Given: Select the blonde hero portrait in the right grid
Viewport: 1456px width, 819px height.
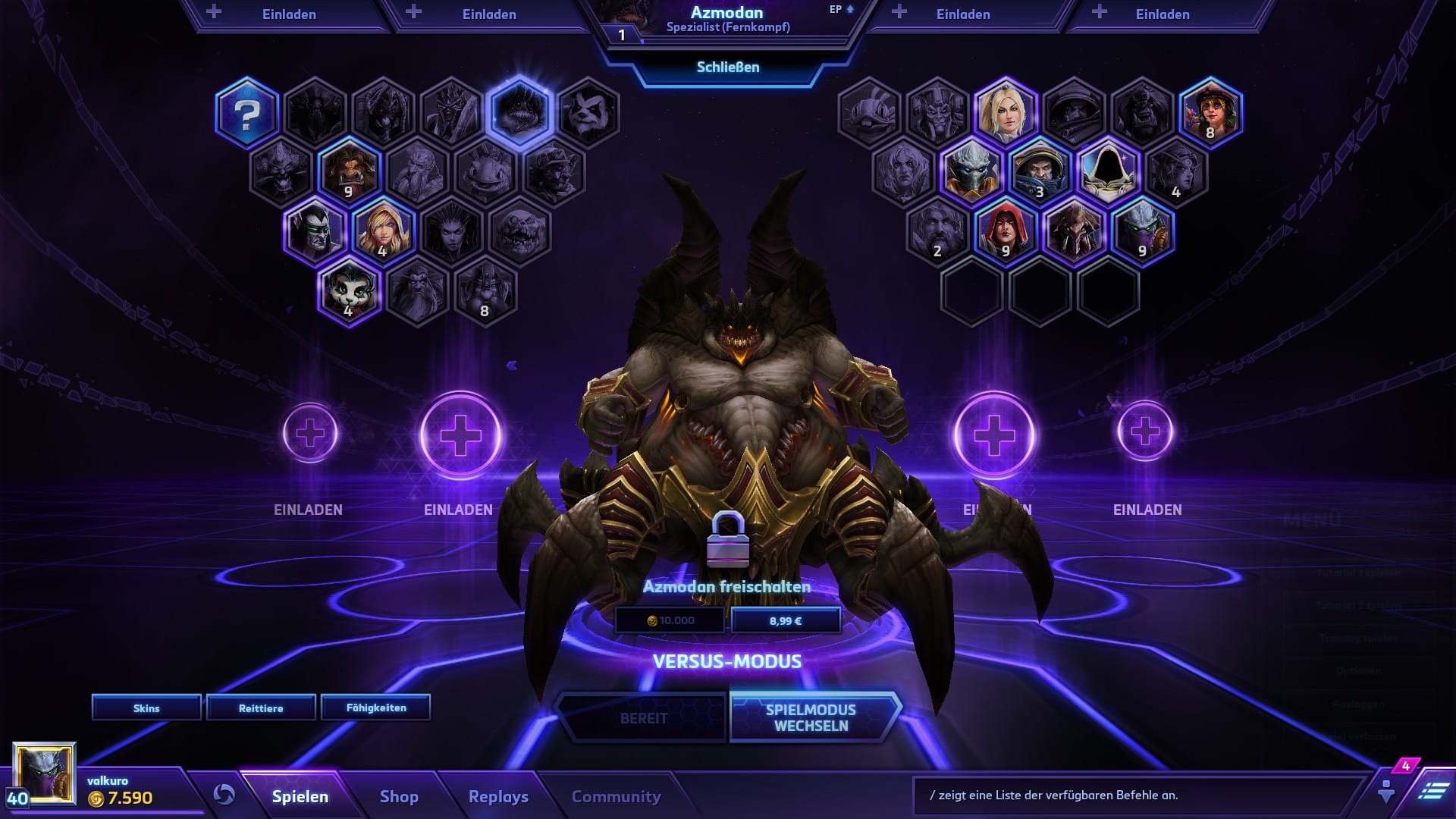Looking at the screenshot, I should 1006,114.
